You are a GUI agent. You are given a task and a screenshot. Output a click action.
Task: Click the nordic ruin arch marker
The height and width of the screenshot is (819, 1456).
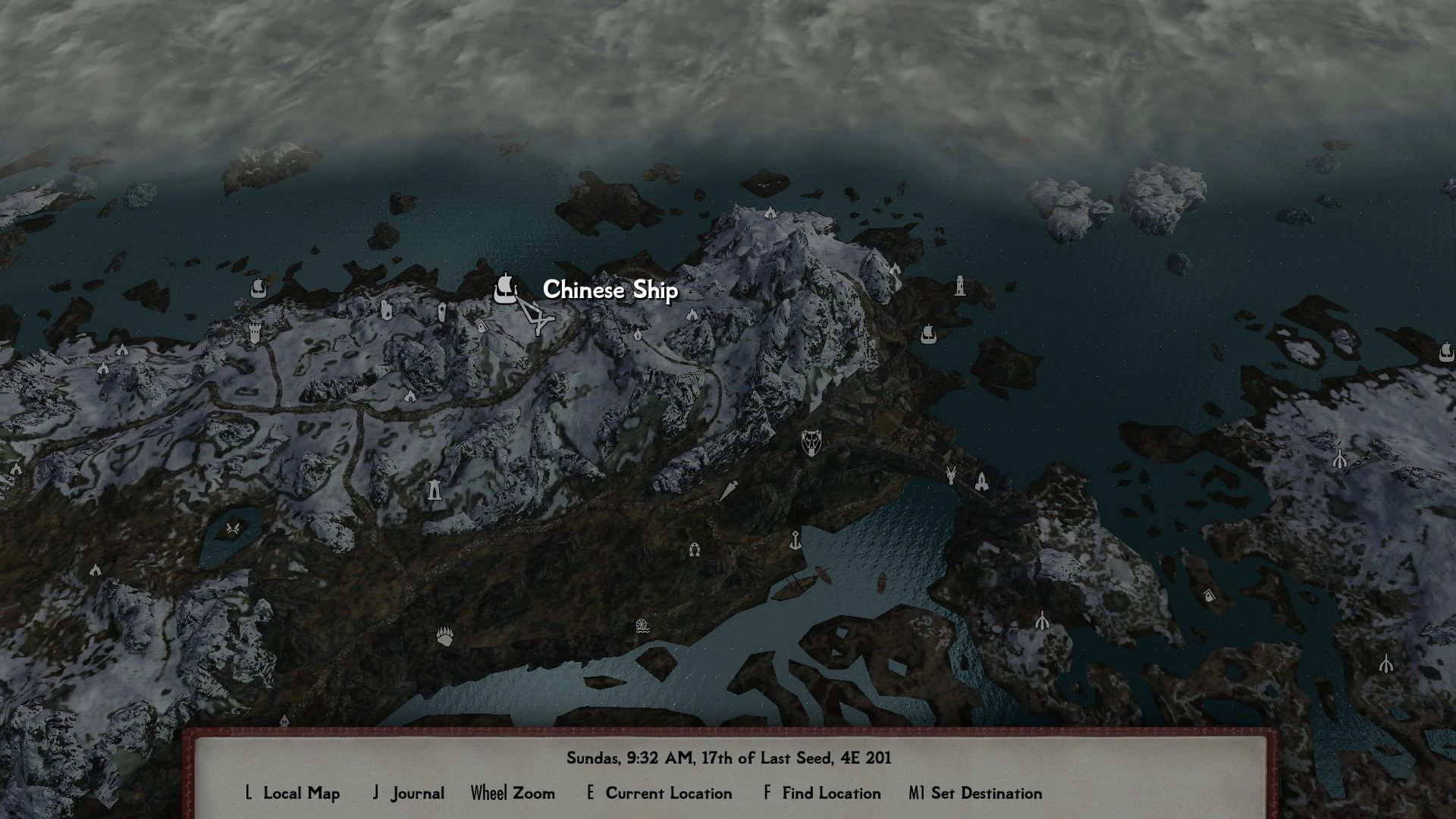click(694, 548)
